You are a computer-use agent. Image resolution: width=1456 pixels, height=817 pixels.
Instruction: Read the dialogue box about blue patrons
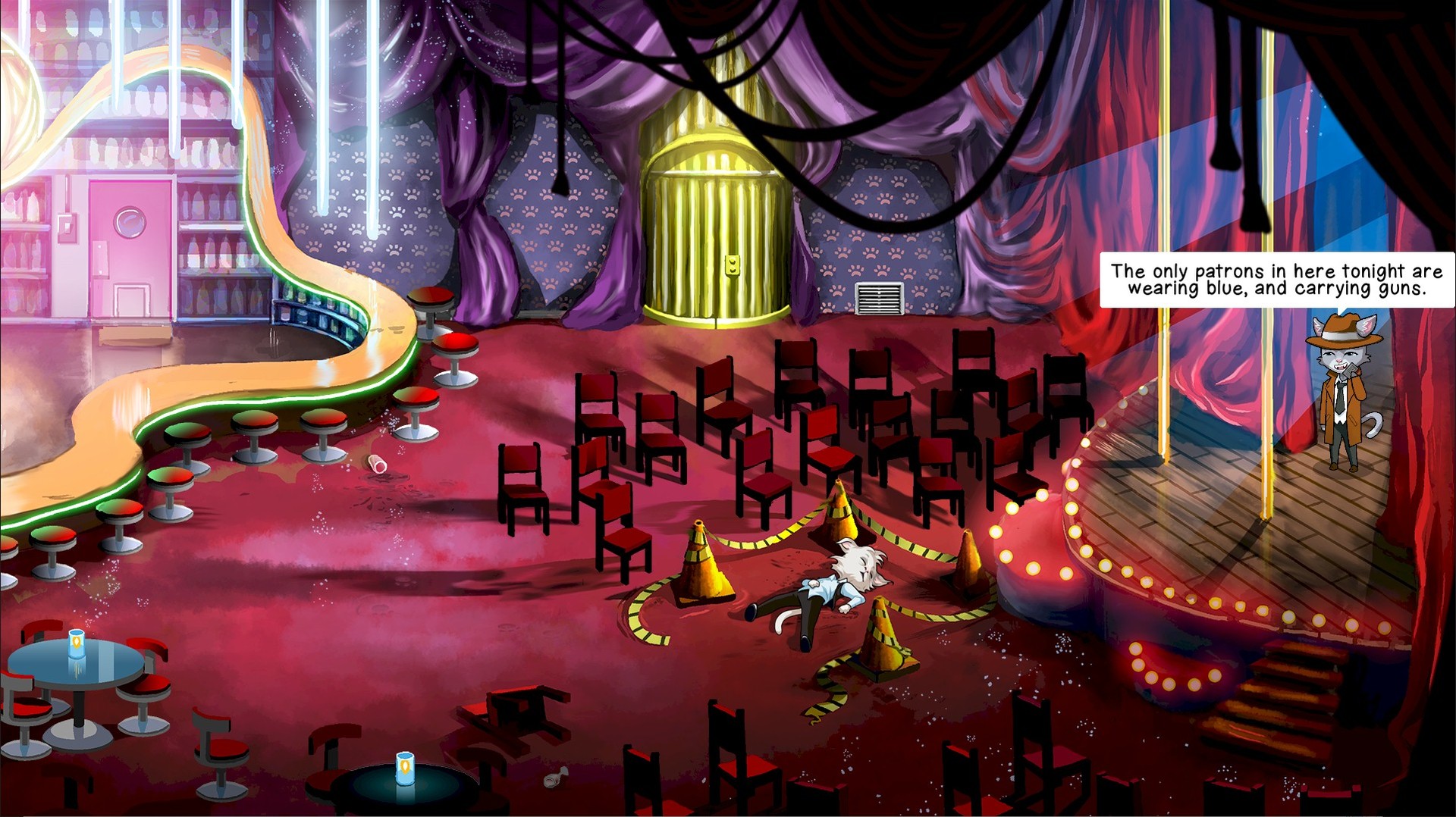click(x=1274, y=279)
